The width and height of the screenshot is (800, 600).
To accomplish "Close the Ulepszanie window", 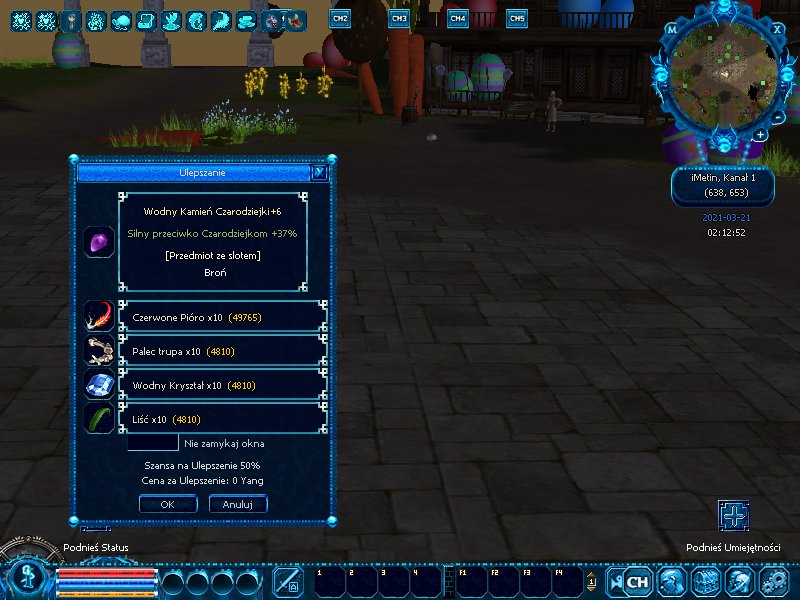I will [319, 172].
